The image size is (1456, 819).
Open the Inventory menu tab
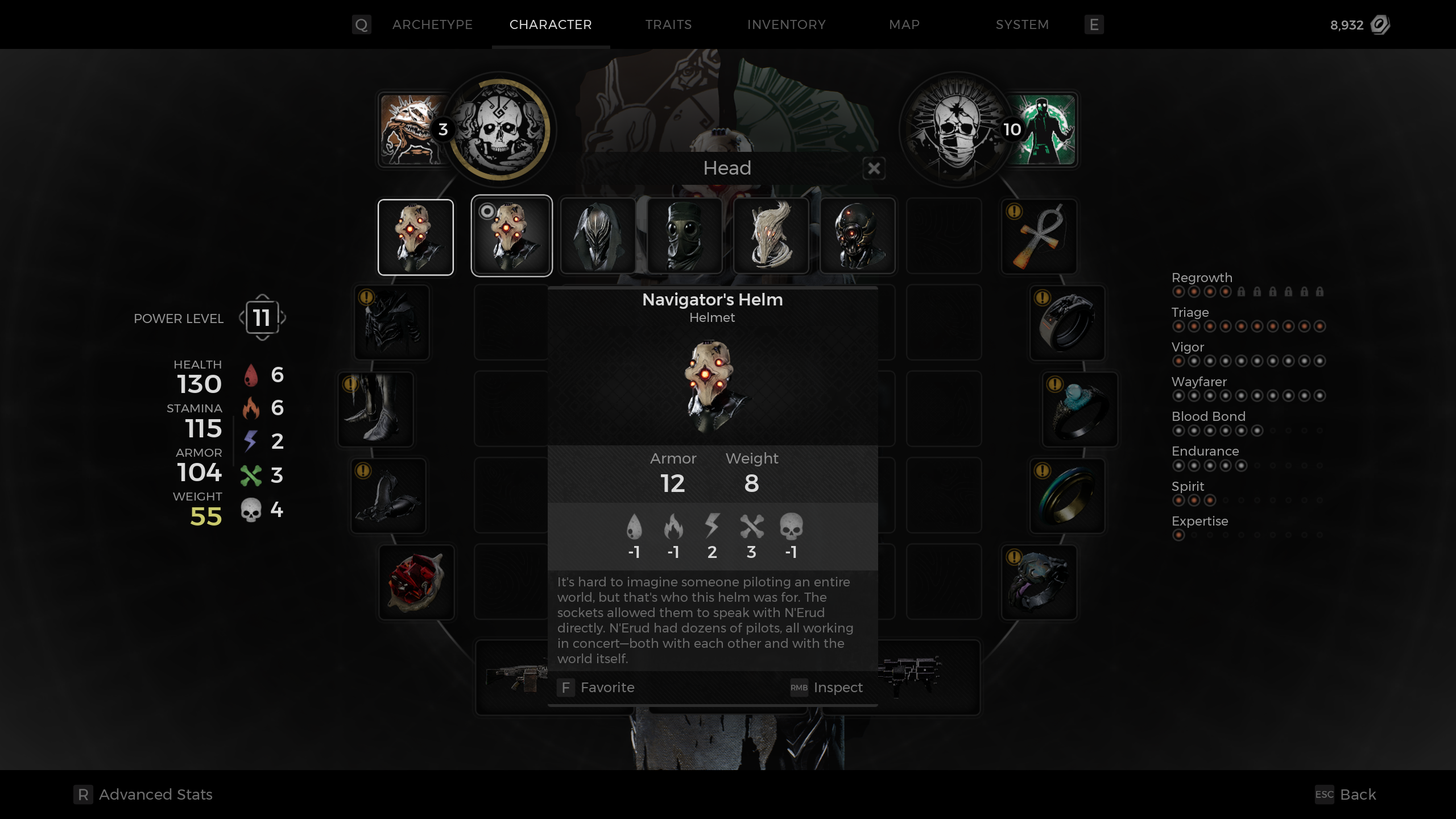pyautogui.click(x=787, y=24)
